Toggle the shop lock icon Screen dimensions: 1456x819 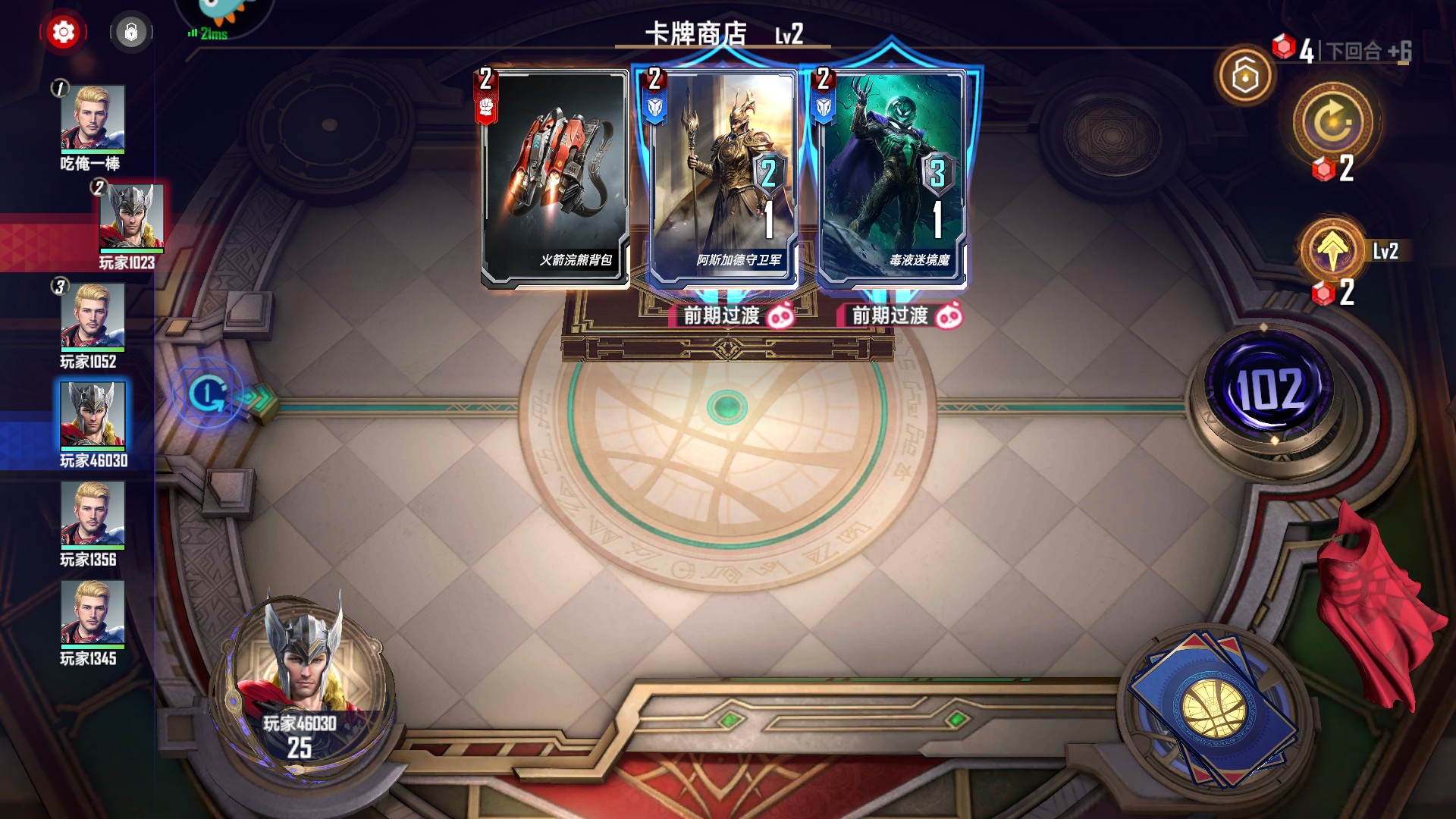point(131,33)
